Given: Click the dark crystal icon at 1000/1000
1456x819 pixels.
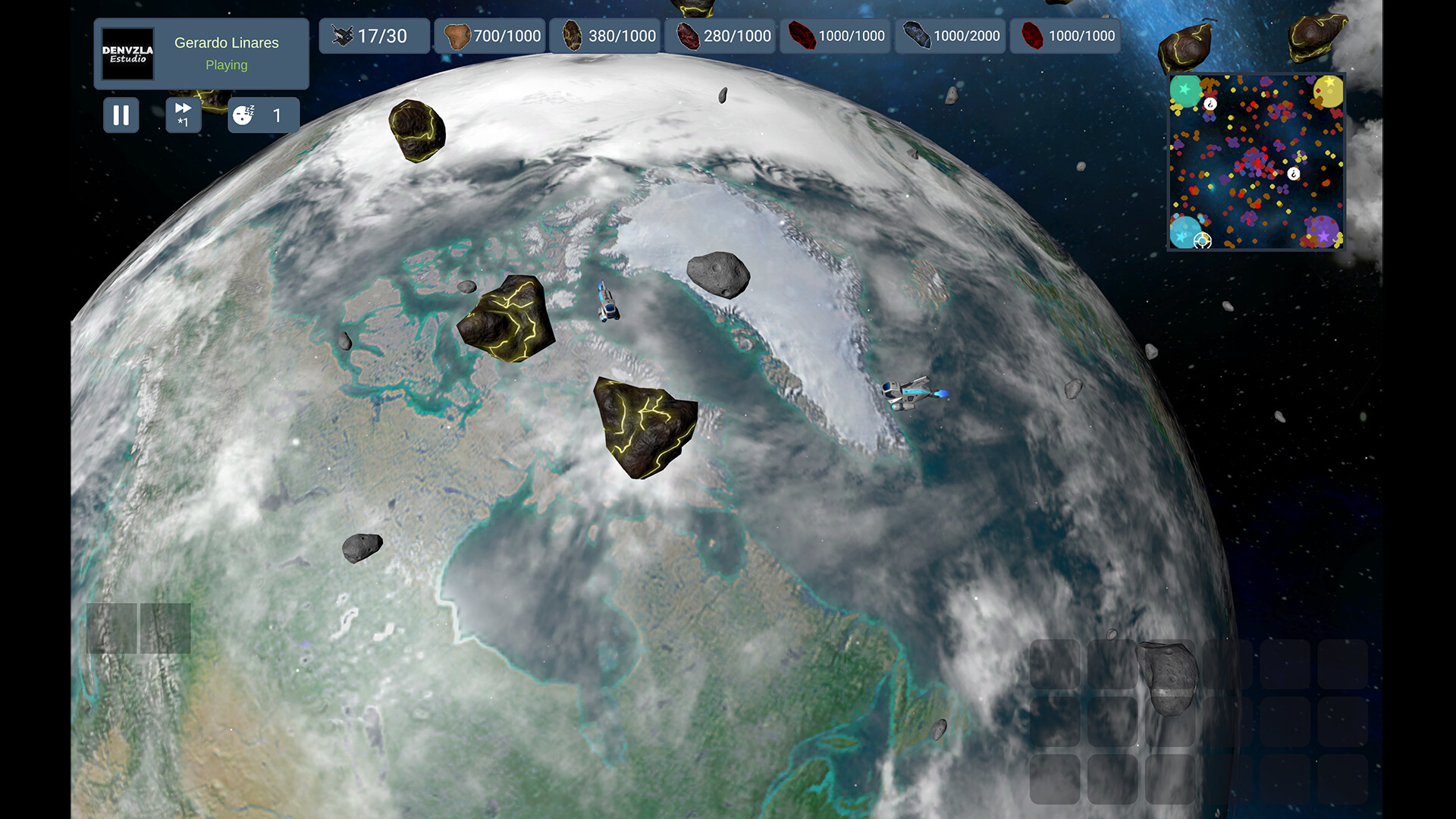Looking at the screenshot, I should pos(801,35).
